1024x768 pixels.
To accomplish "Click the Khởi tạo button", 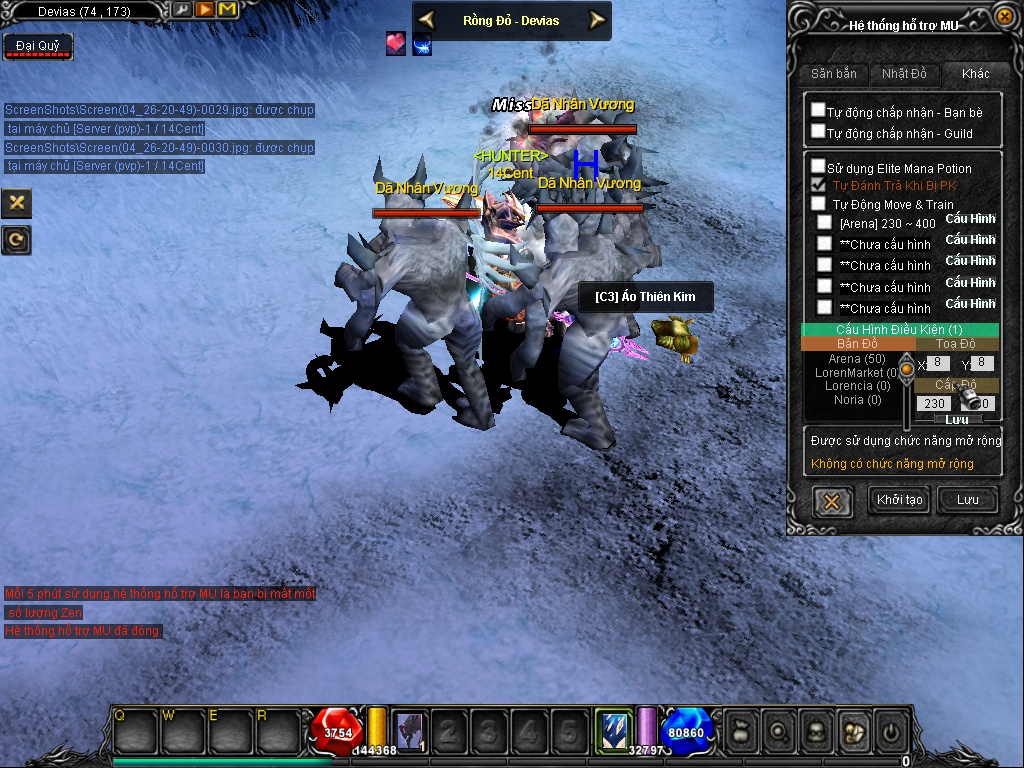I will coord(900,500).
